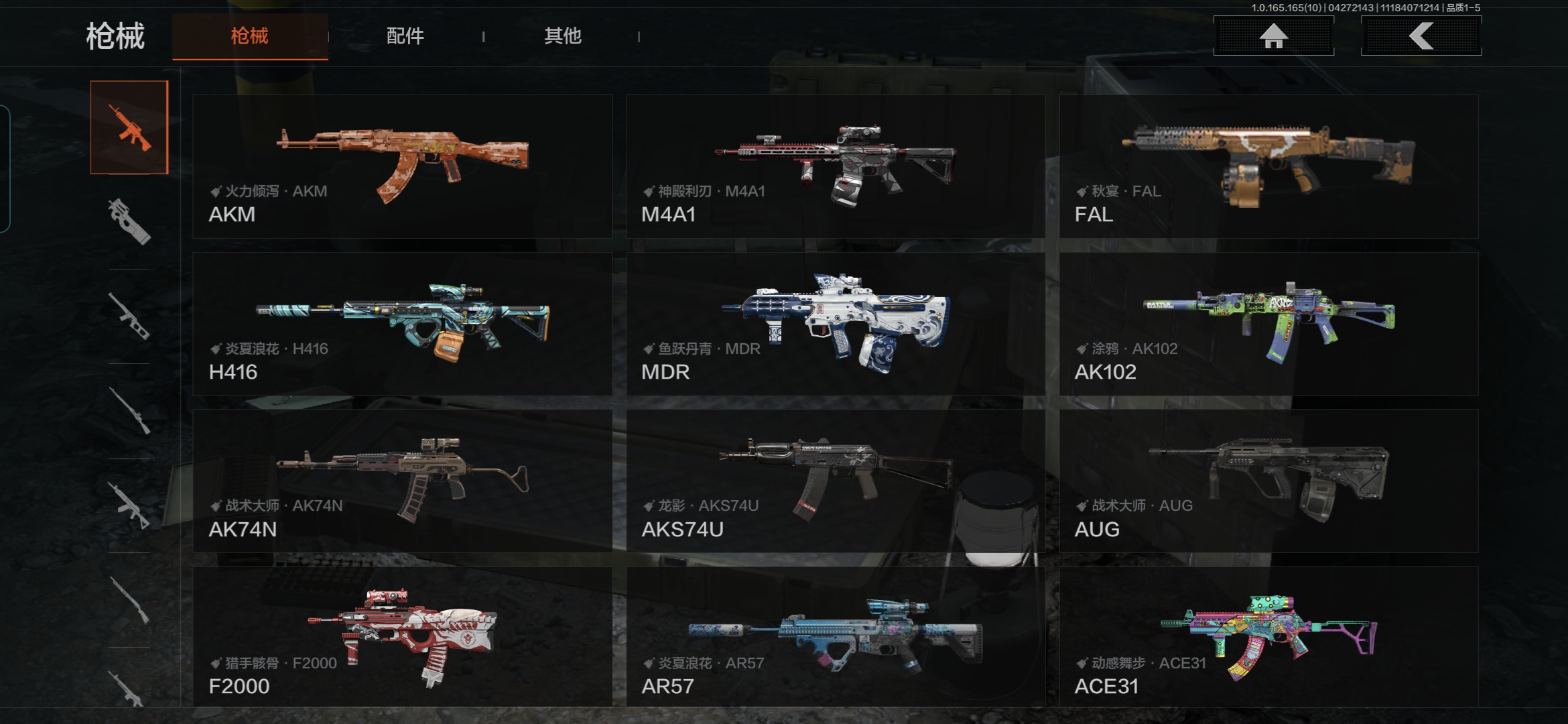Go to the home screen
Image resolution: width=1568 pixels, height=724 pixels.
[x=1273, y=36]
